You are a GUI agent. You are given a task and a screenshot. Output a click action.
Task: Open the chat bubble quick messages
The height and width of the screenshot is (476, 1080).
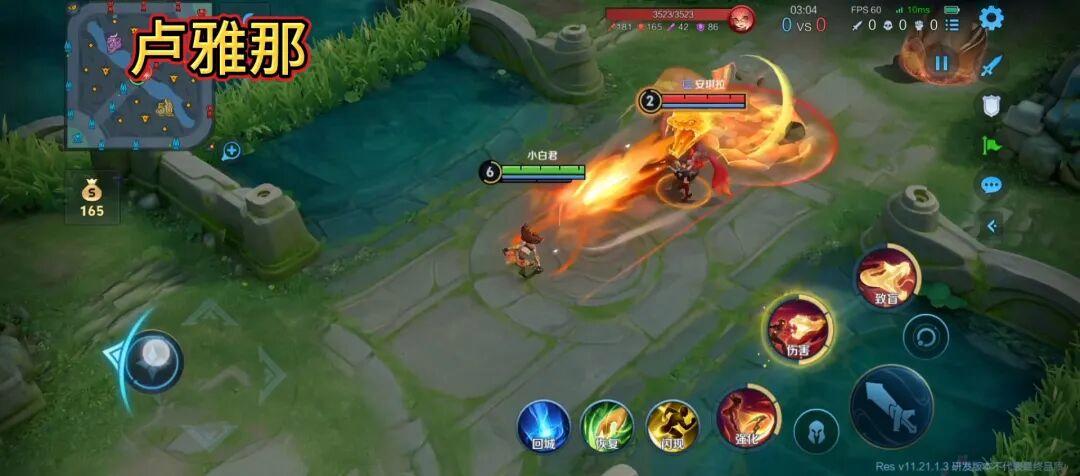click(x=991, y=185)
